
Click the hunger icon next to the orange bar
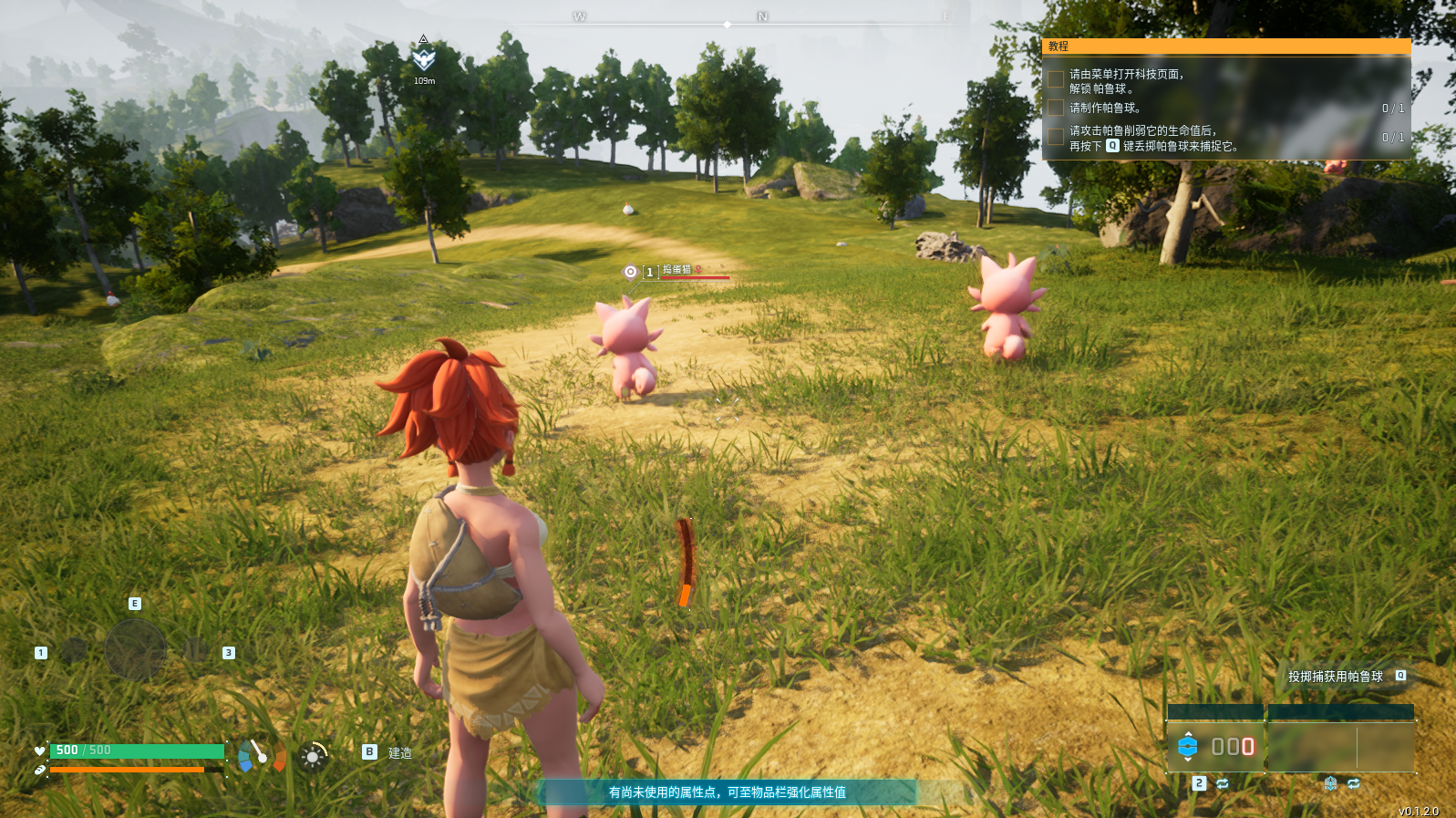click(x=41, y=768)
